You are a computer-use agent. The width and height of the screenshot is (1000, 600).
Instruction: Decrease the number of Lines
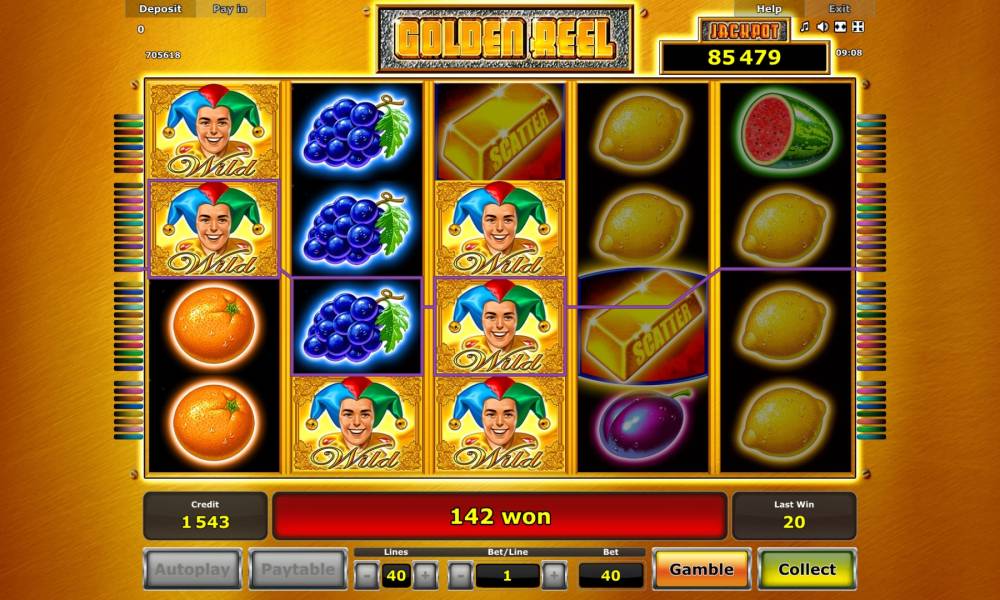tap(367, 575)
